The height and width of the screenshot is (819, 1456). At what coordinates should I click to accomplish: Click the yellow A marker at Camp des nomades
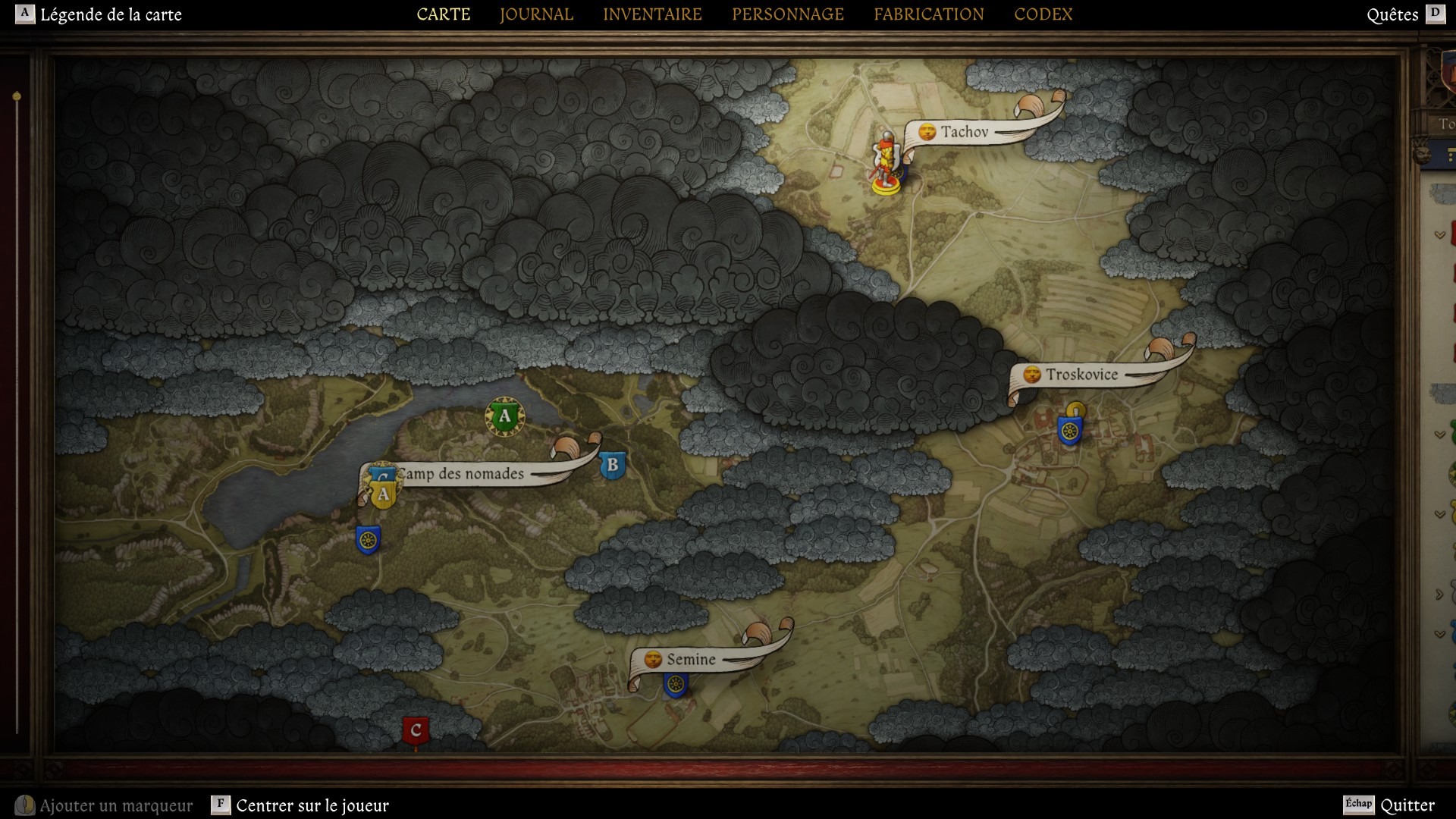click(382, 492)
